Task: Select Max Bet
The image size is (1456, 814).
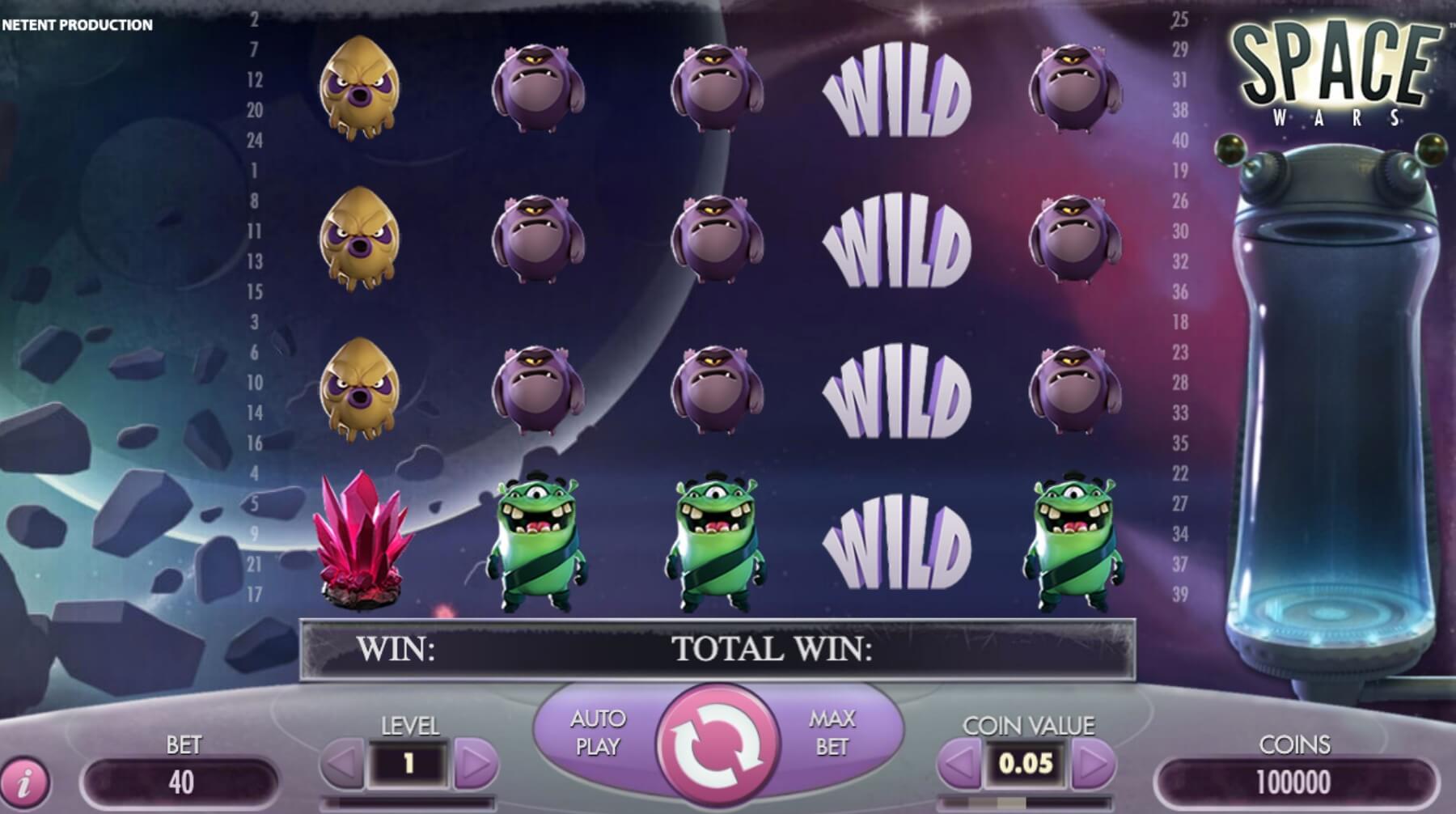Action: click(832, 732)
